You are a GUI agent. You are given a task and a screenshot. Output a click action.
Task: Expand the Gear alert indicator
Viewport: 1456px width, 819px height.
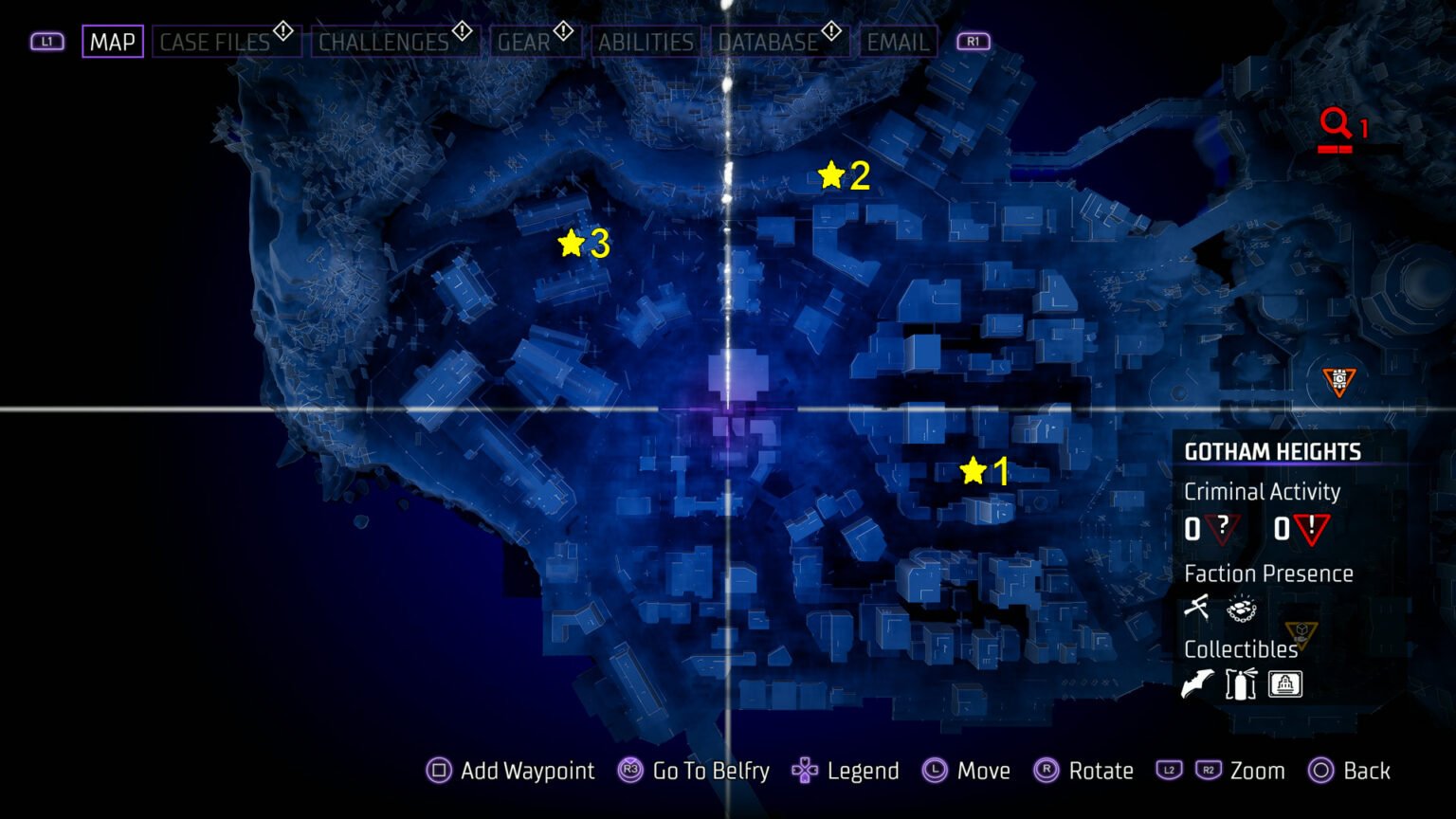[562, 28]
